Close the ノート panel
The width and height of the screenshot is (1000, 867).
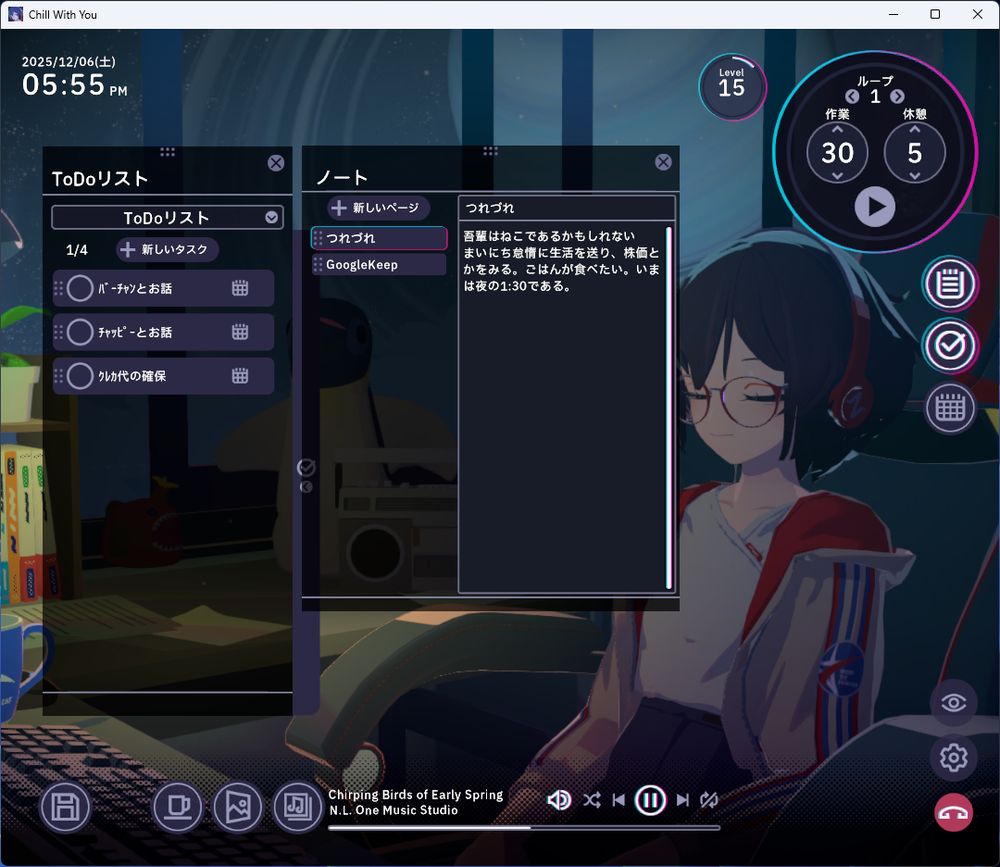(663, 162)
